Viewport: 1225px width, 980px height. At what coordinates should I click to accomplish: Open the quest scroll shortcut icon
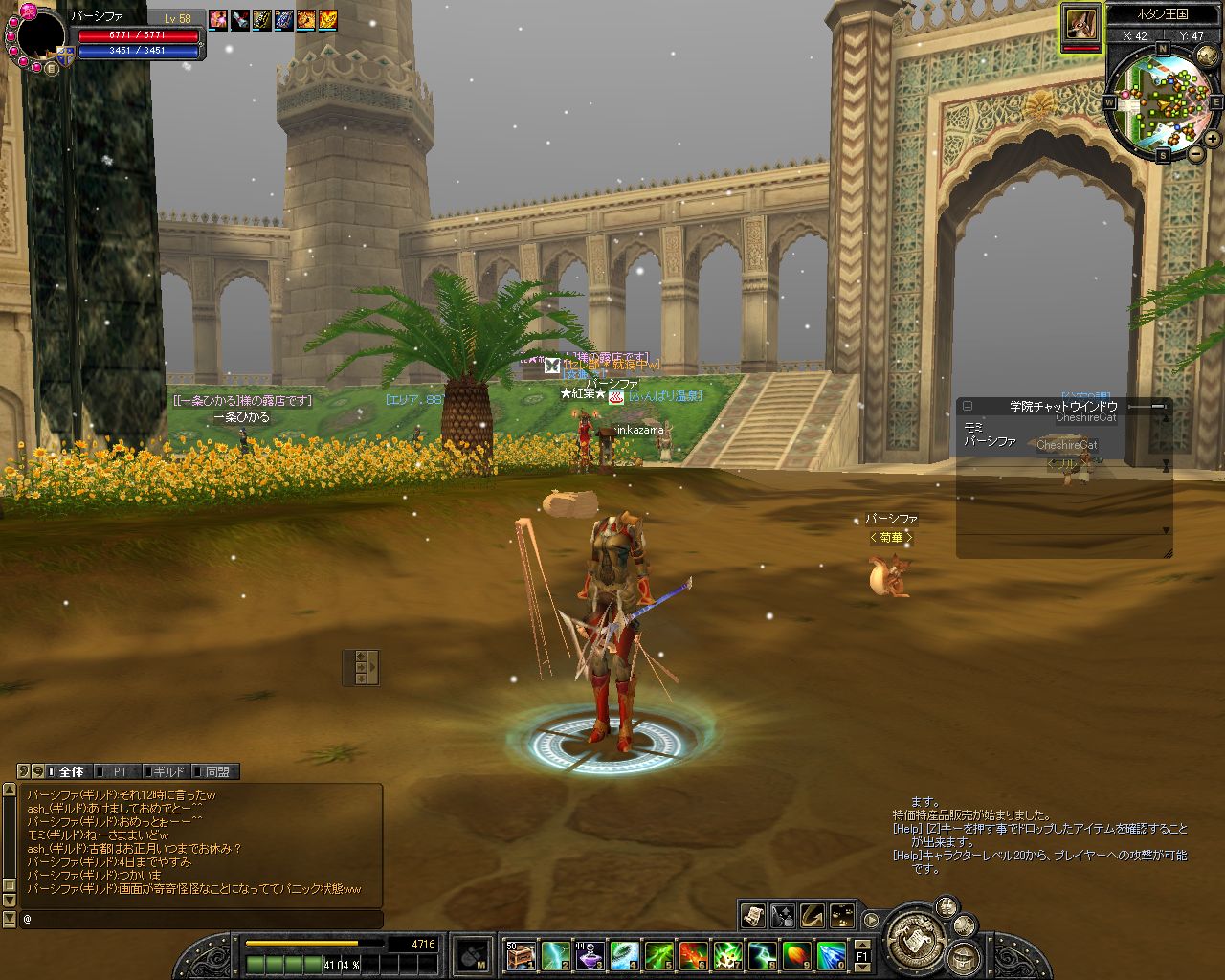click(753, 916)
